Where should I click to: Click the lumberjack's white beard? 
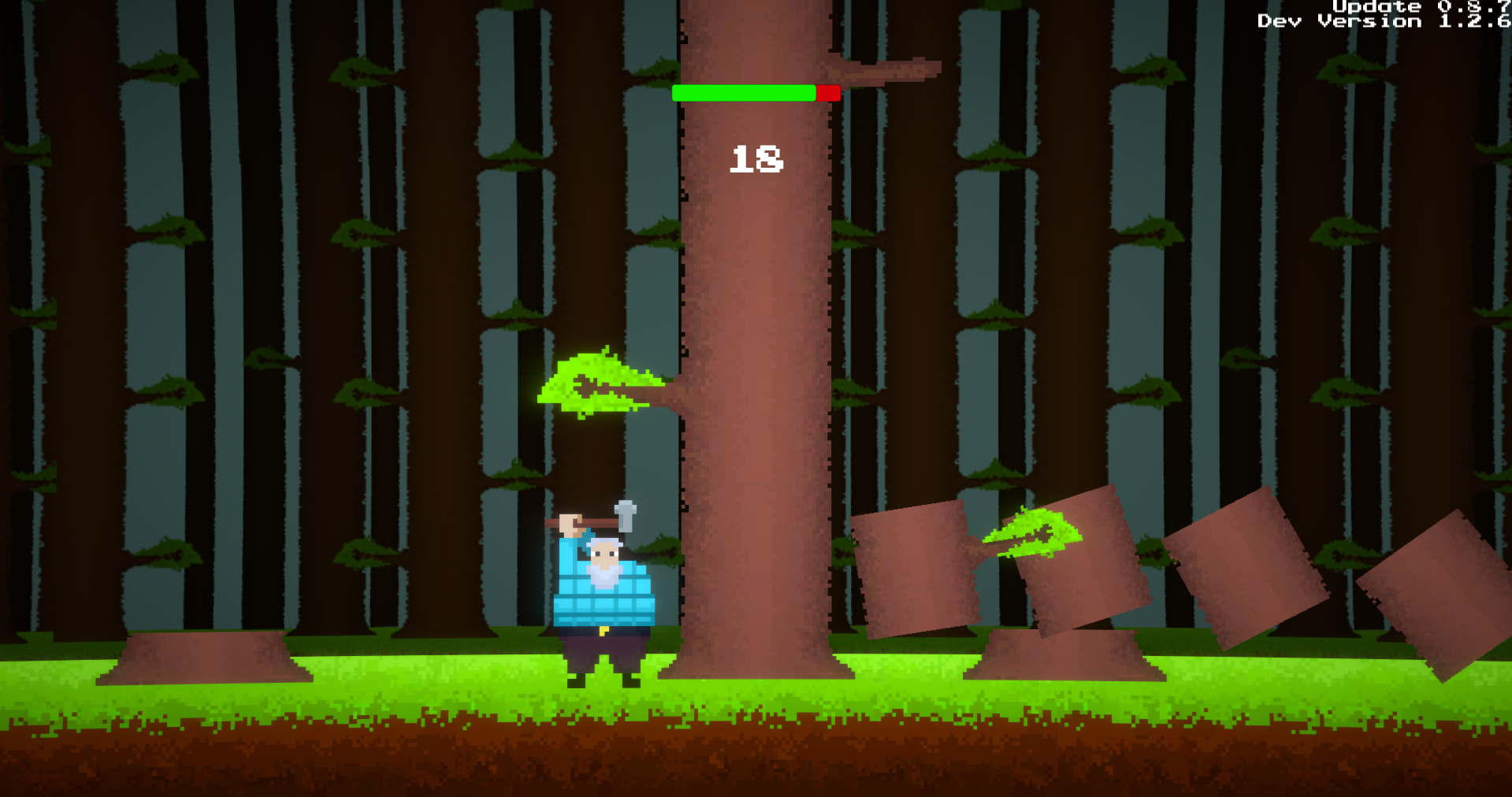[605, 579]
